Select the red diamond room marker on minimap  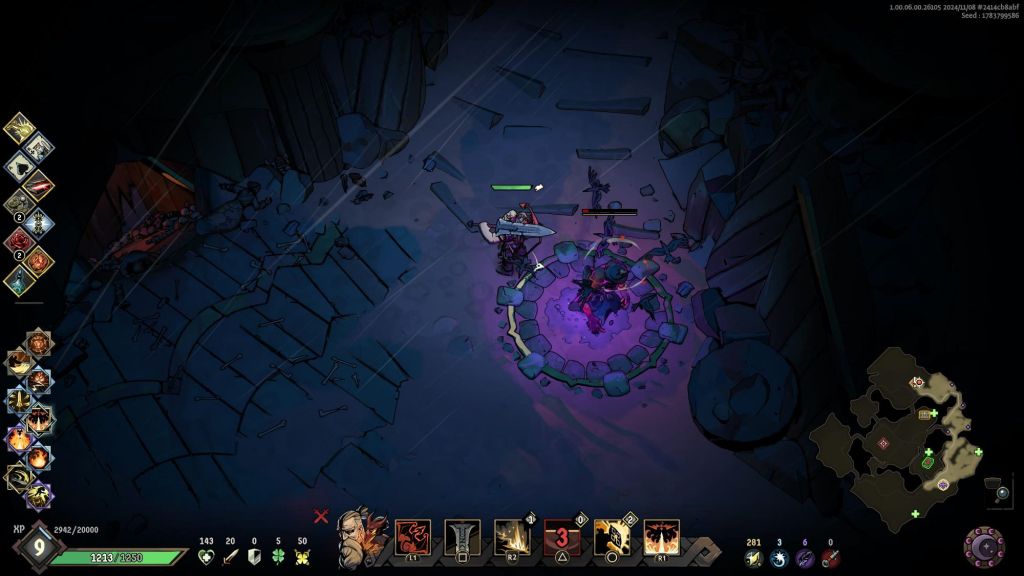pyautogui.click(x=883, y=443)
